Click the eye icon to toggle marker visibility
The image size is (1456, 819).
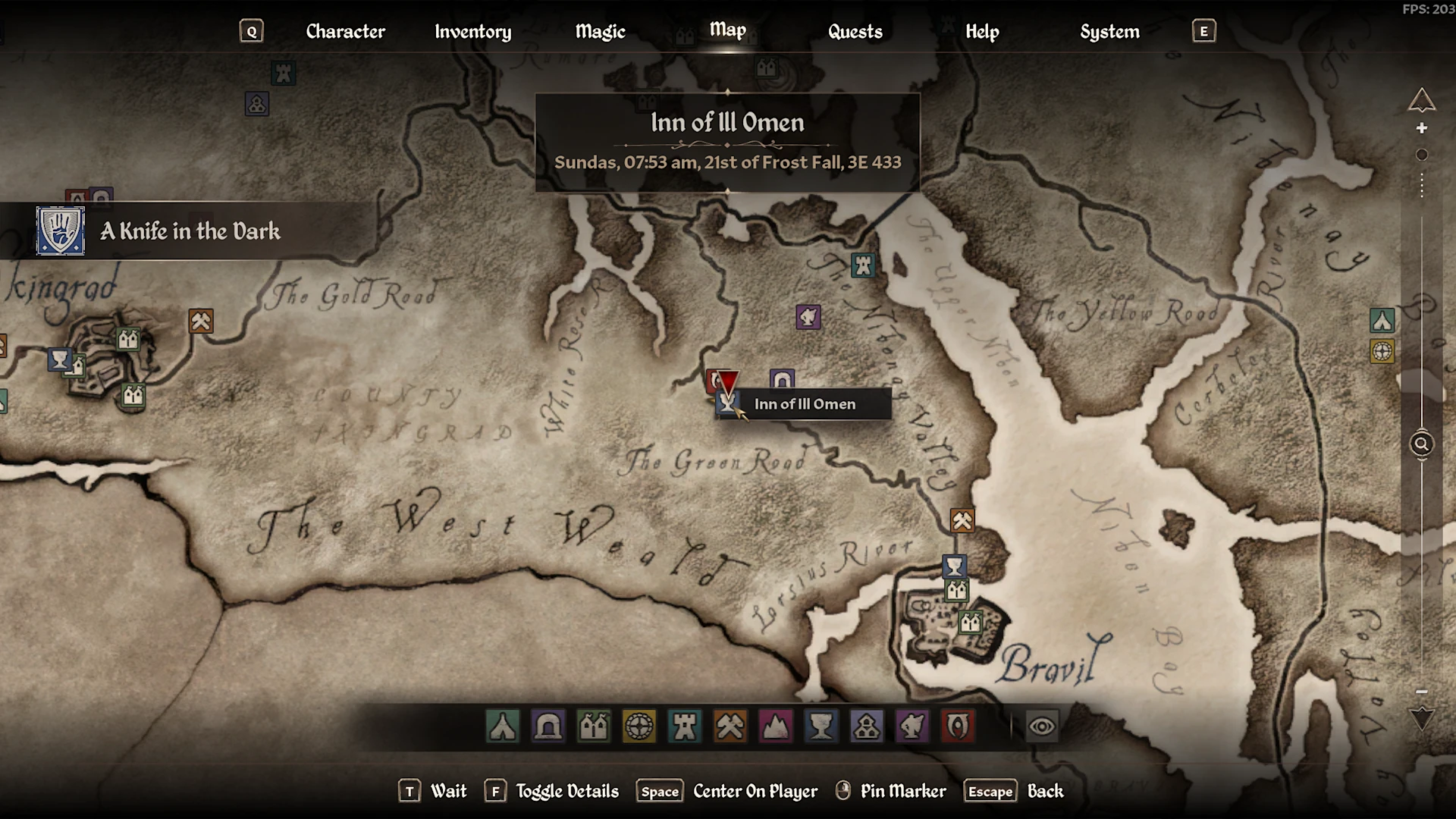coord(1042,726)
